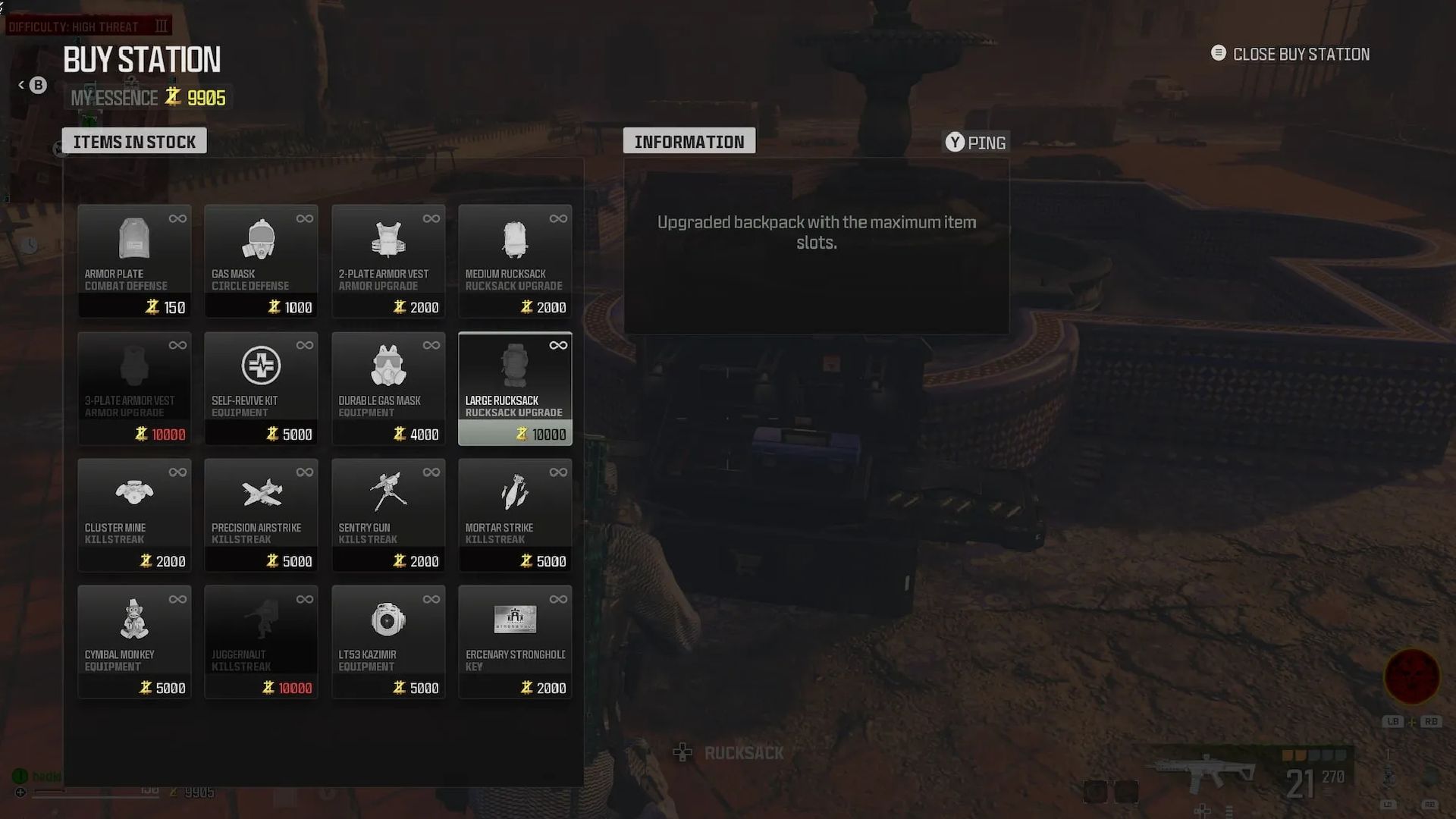Buy the Cluster Mine killstreak
The height and width of the screenshot is (819, 1456).
134,516
